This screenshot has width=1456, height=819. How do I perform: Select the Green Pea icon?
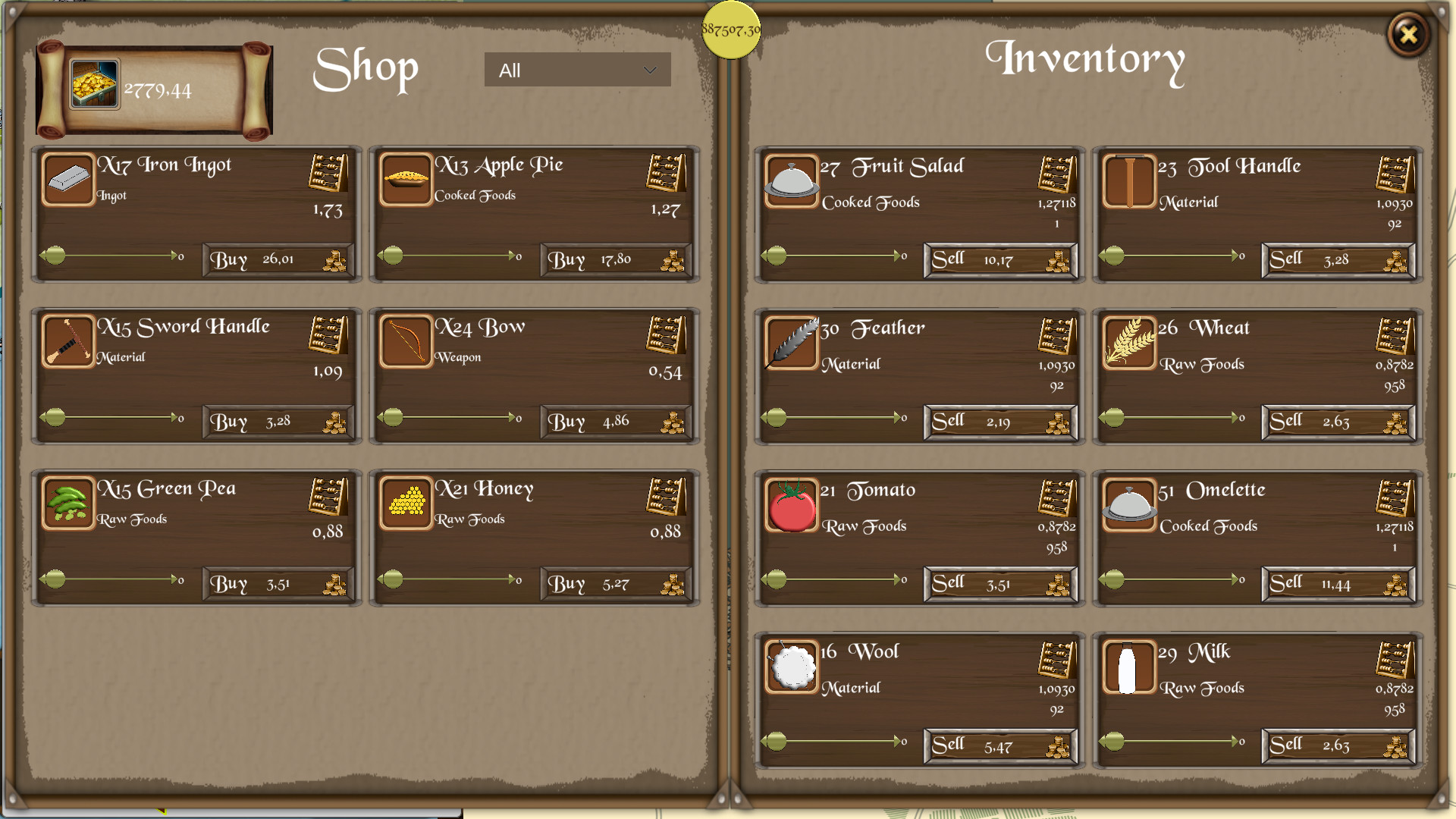coord(68,505)
